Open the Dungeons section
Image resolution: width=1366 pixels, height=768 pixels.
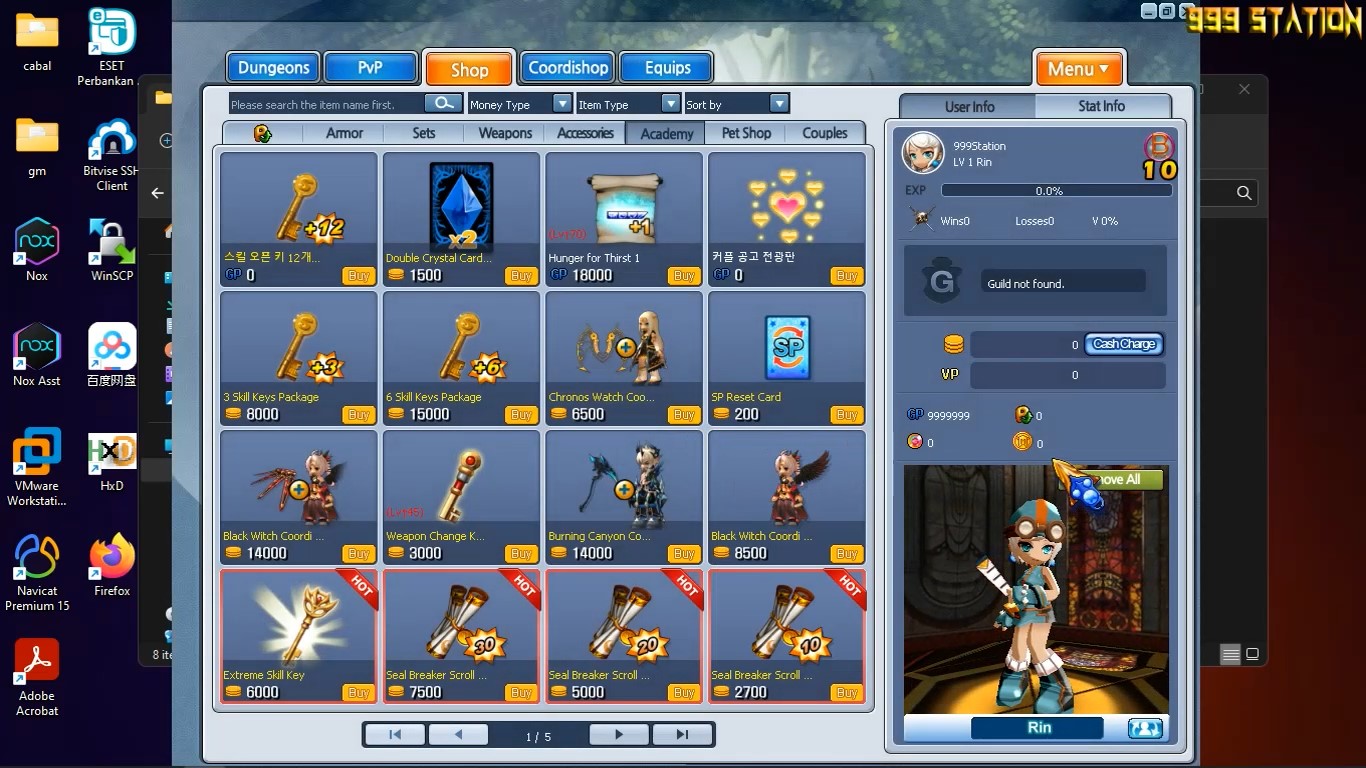273,68
